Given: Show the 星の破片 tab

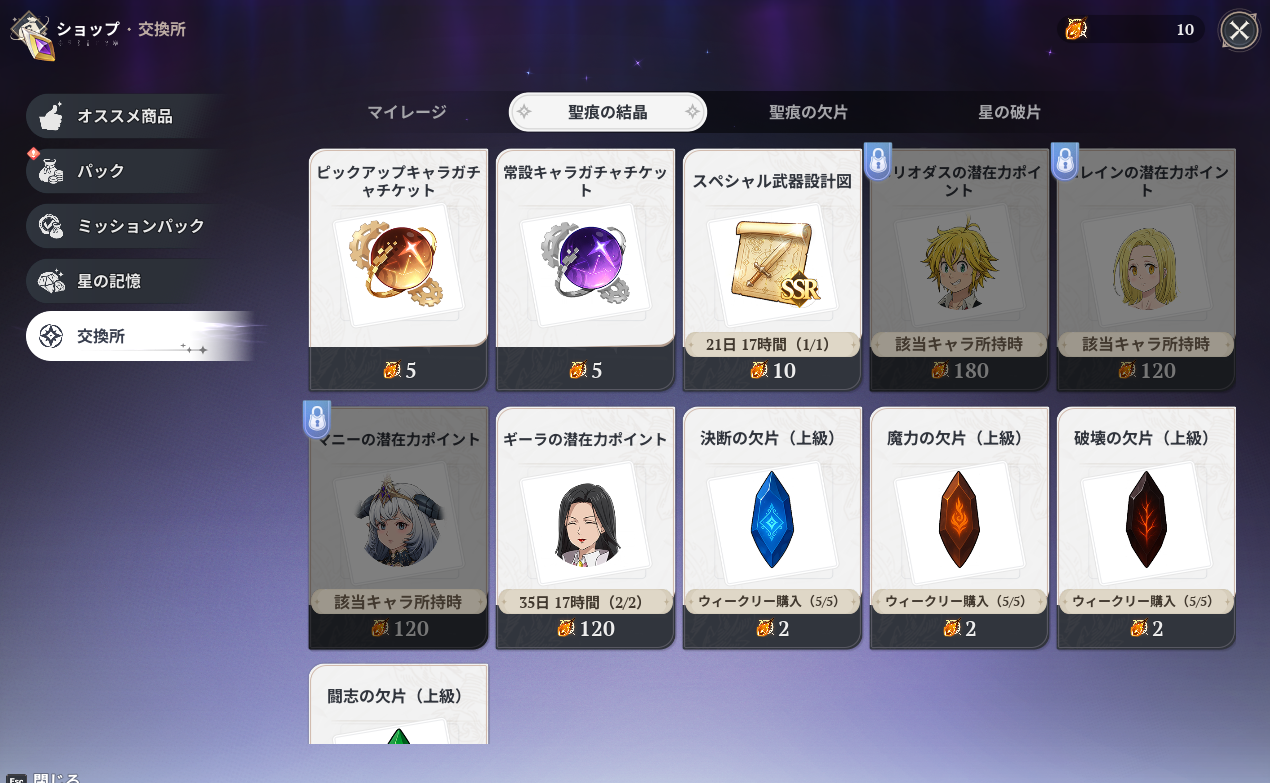Looking at the screenshot, I should 1009,112.
